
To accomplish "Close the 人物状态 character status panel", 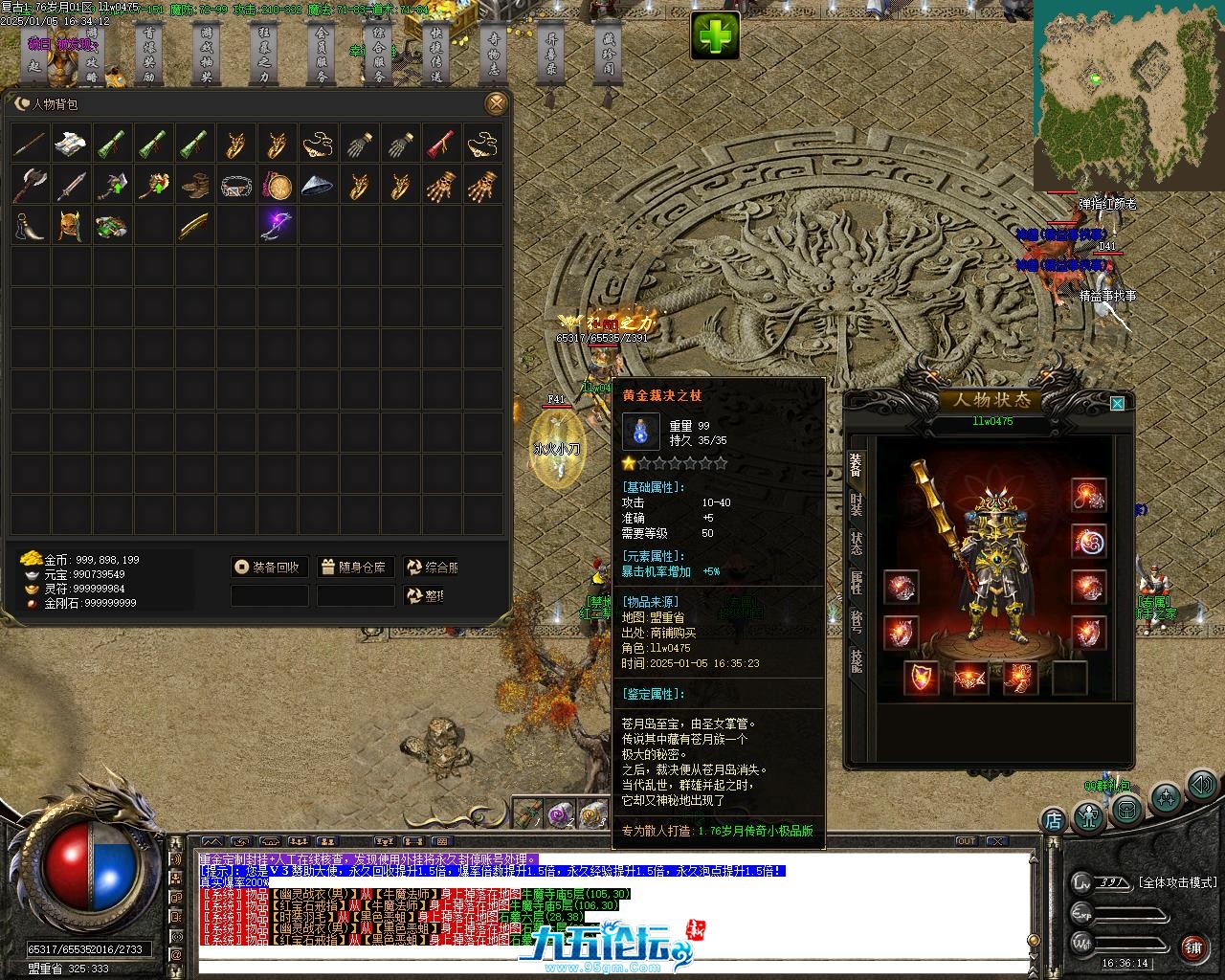I will click(1117, 404).
